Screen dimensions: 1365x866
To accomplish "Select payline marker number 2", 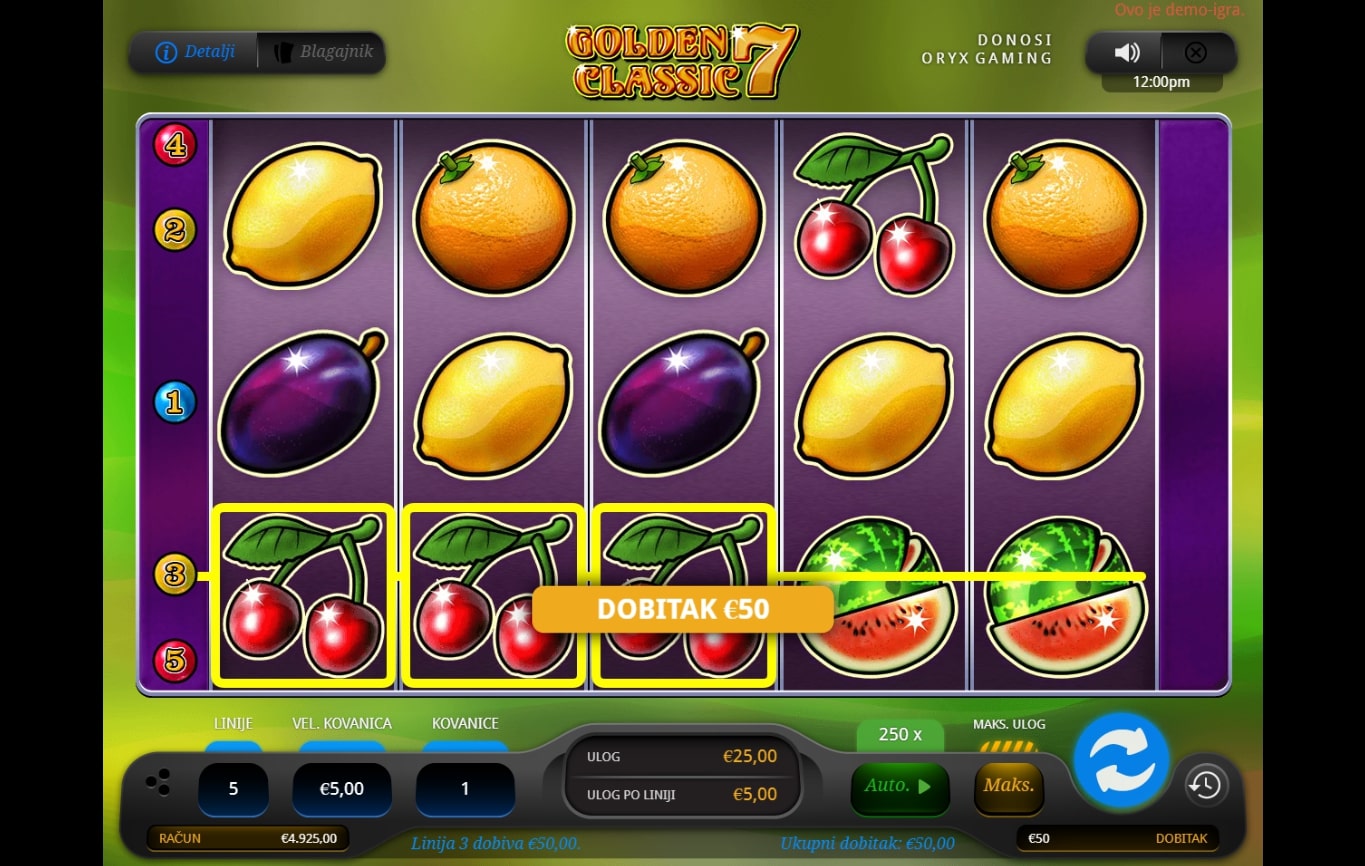I will tap(175, 231).
